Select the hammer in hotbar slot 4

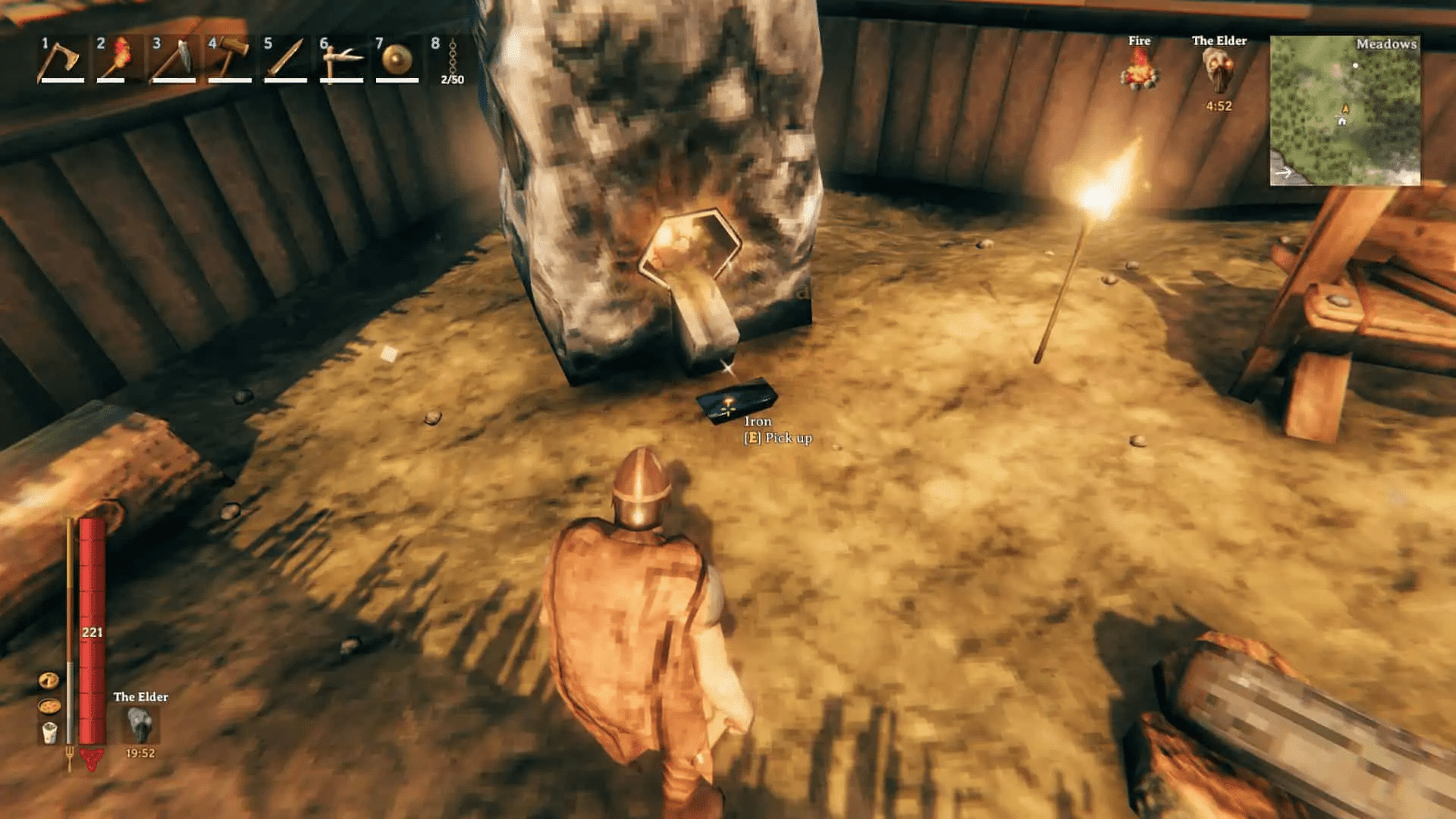point(231,62)
